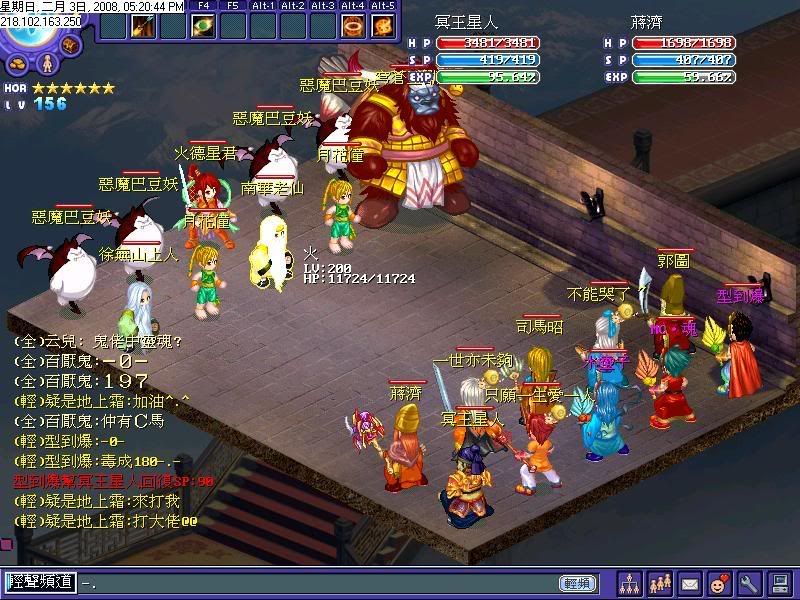Open the 輕聲頻道 channel selector
Image resolution: width=800 pixels, height=600 pixels.
tap(40, 582)
